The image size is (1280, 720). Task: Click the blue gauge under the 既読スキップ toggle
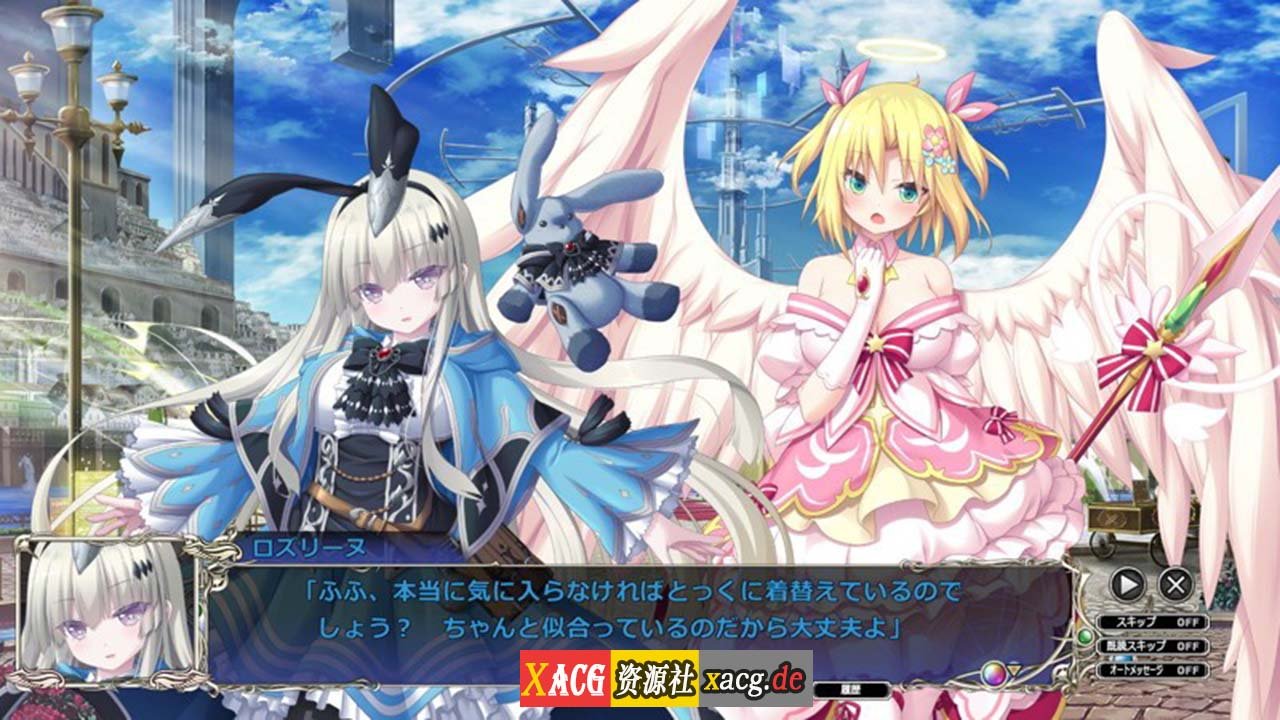tap(1122, 658)
